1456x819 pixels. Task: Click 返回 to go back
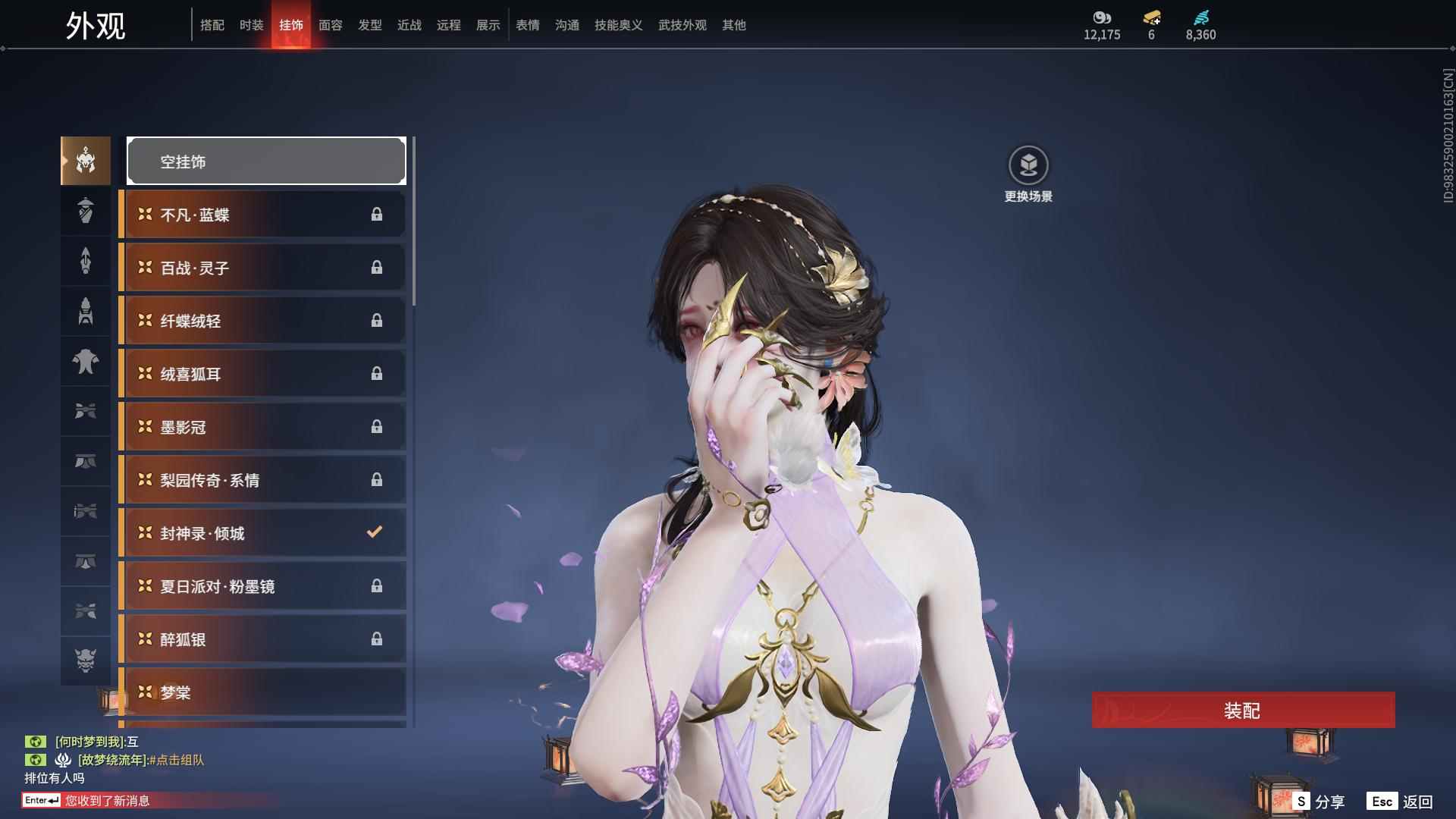[x=1400, y=801]
